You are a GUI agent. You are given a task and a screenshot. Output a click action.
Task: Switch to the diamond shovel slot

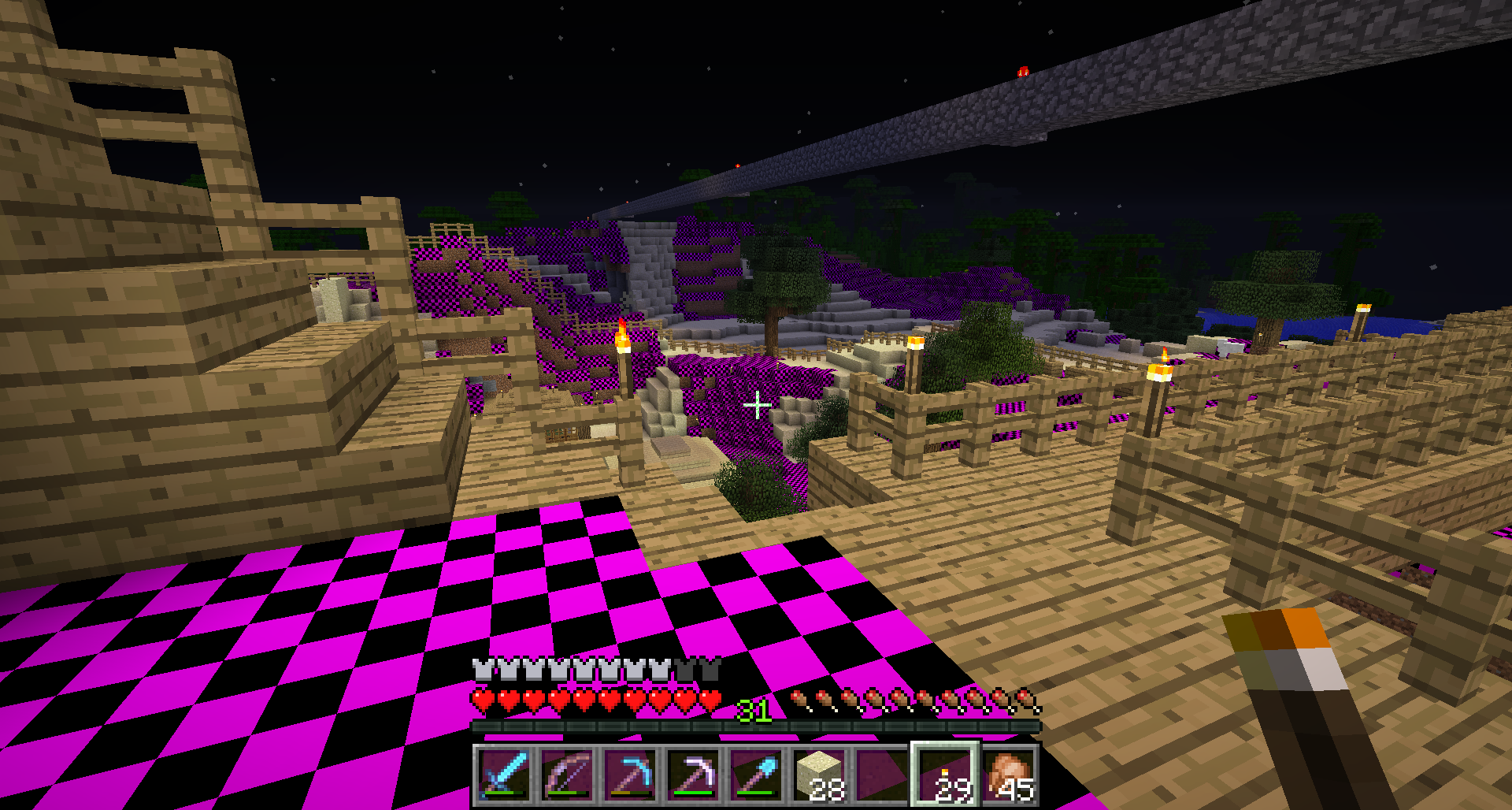[x=756, y=775]
